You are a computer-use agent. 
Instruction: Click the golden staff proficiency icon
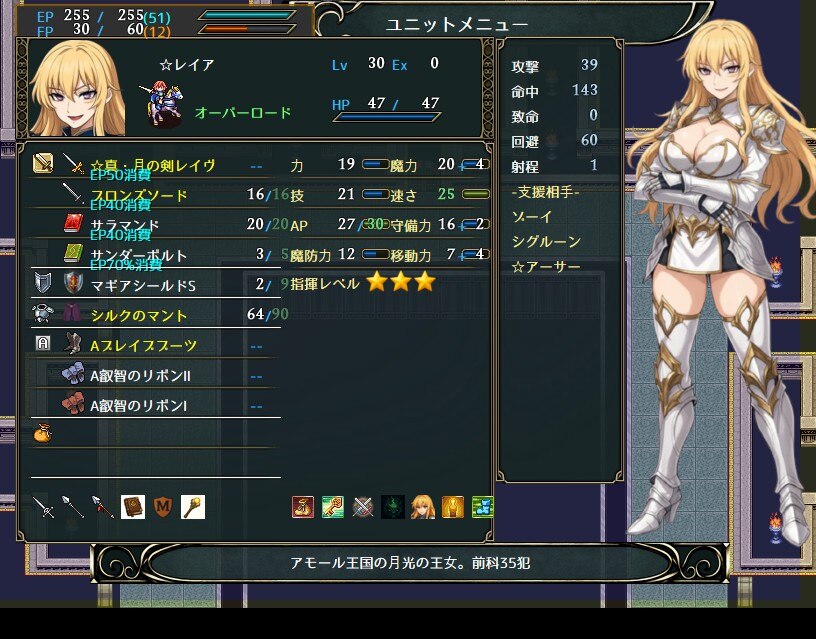[x=193, y=506]
